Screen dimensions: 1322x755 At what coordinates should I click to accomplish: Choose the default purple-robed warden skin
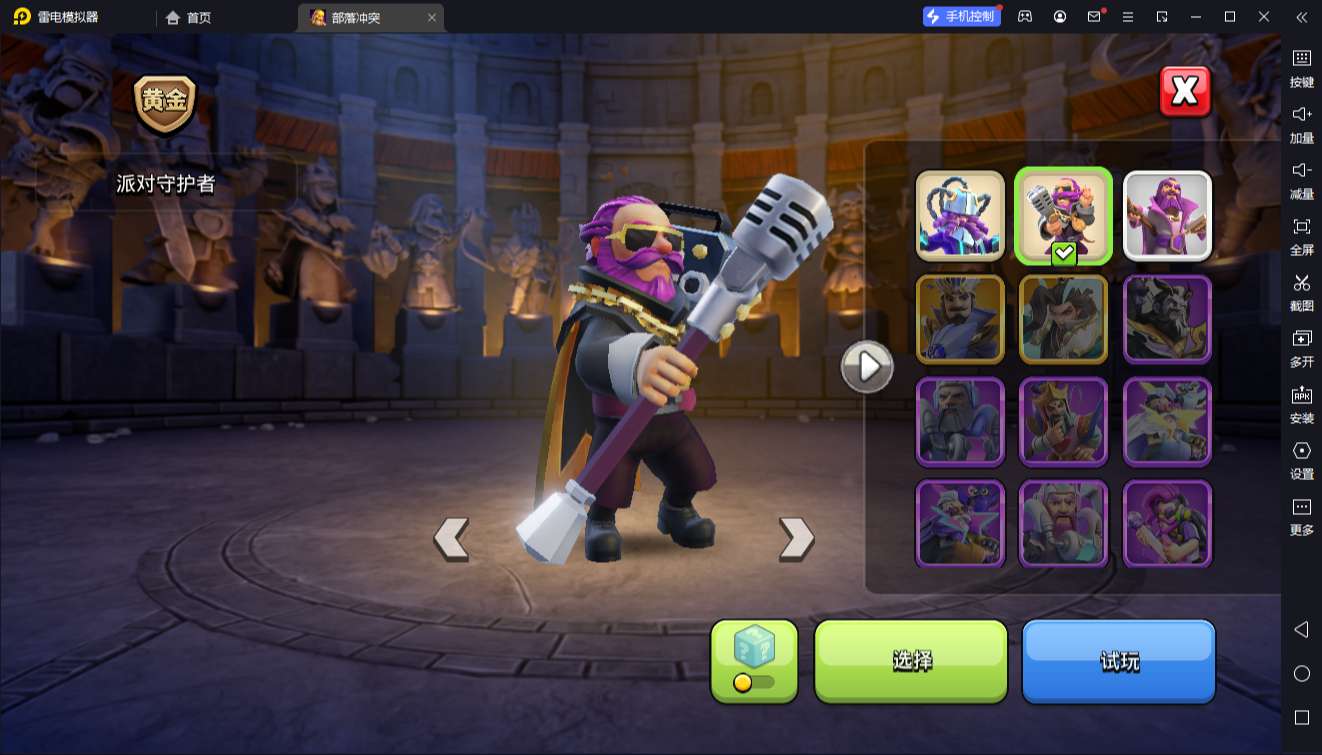1167,216
